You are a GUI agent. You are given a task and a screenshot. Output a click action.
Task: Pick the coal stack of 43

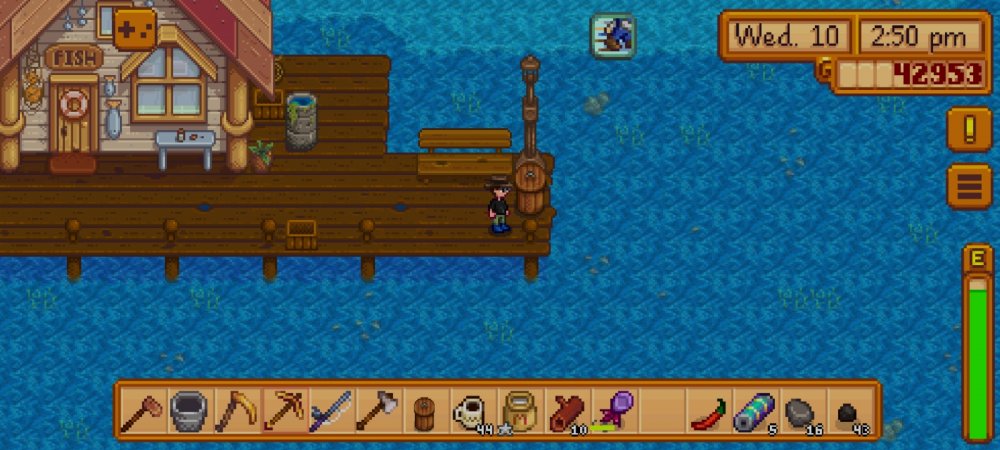849,411
